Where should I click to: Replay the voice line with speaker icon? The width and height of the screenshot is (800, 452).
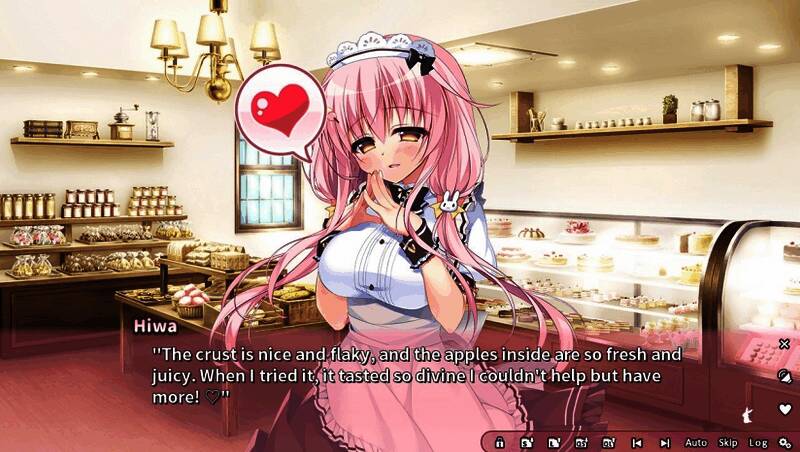click(785, 376)
